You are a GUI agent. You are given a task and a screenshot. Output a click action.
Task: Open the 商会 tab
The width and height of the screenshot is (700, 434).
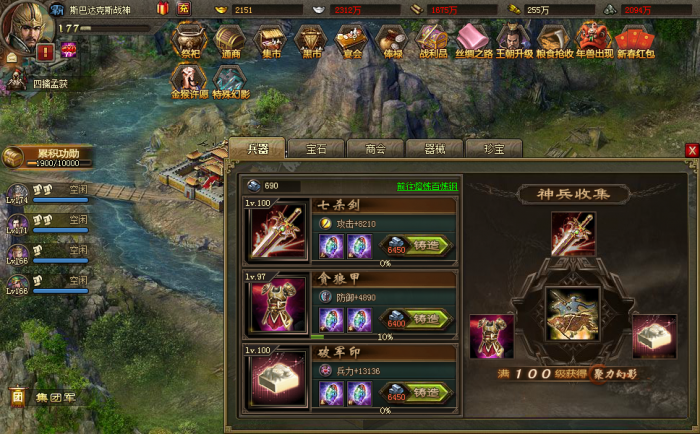(x=376, y=148)
